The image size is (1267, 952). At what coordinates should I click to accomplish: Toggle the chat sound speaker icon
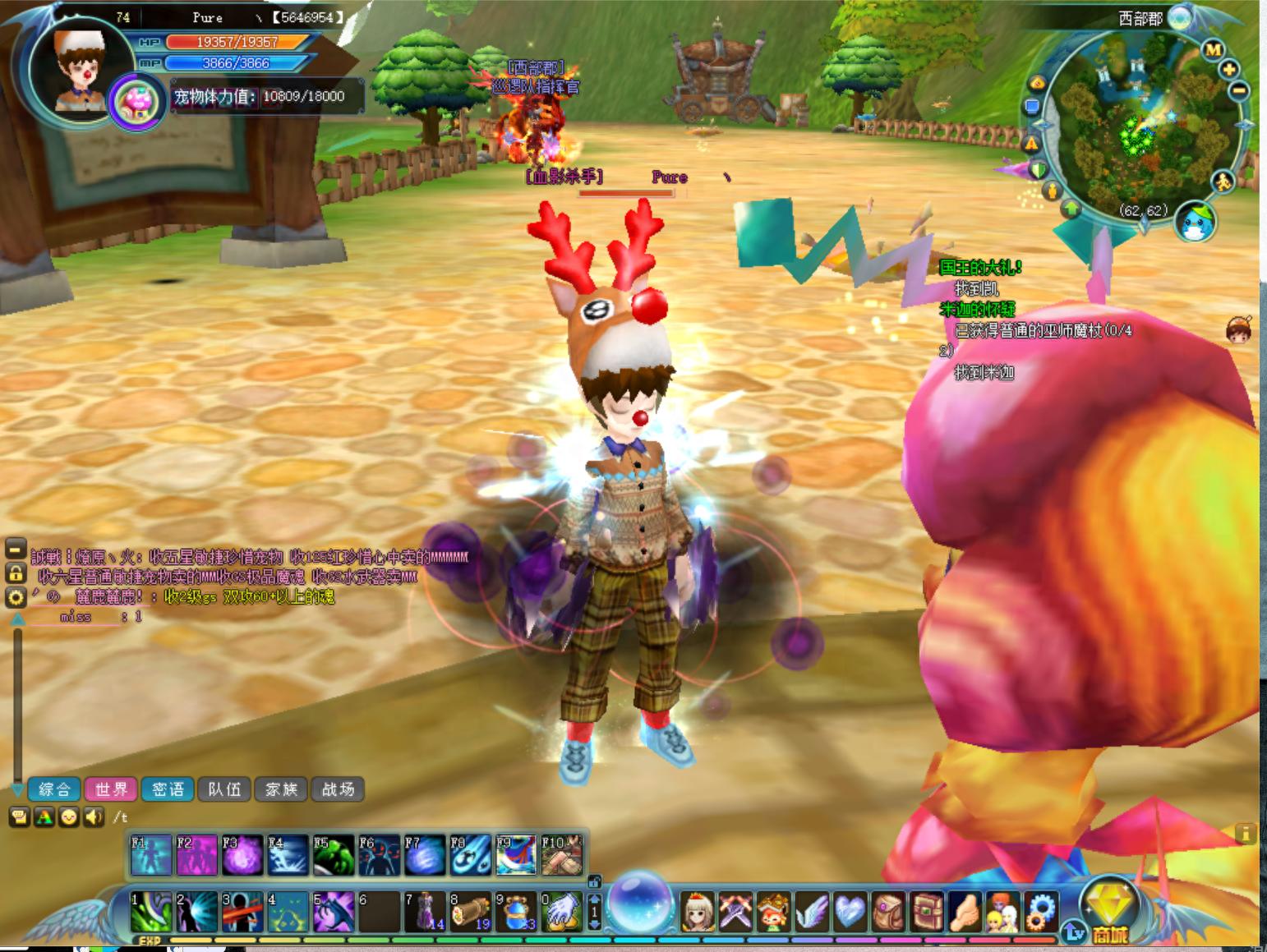[x=94, y=816]
